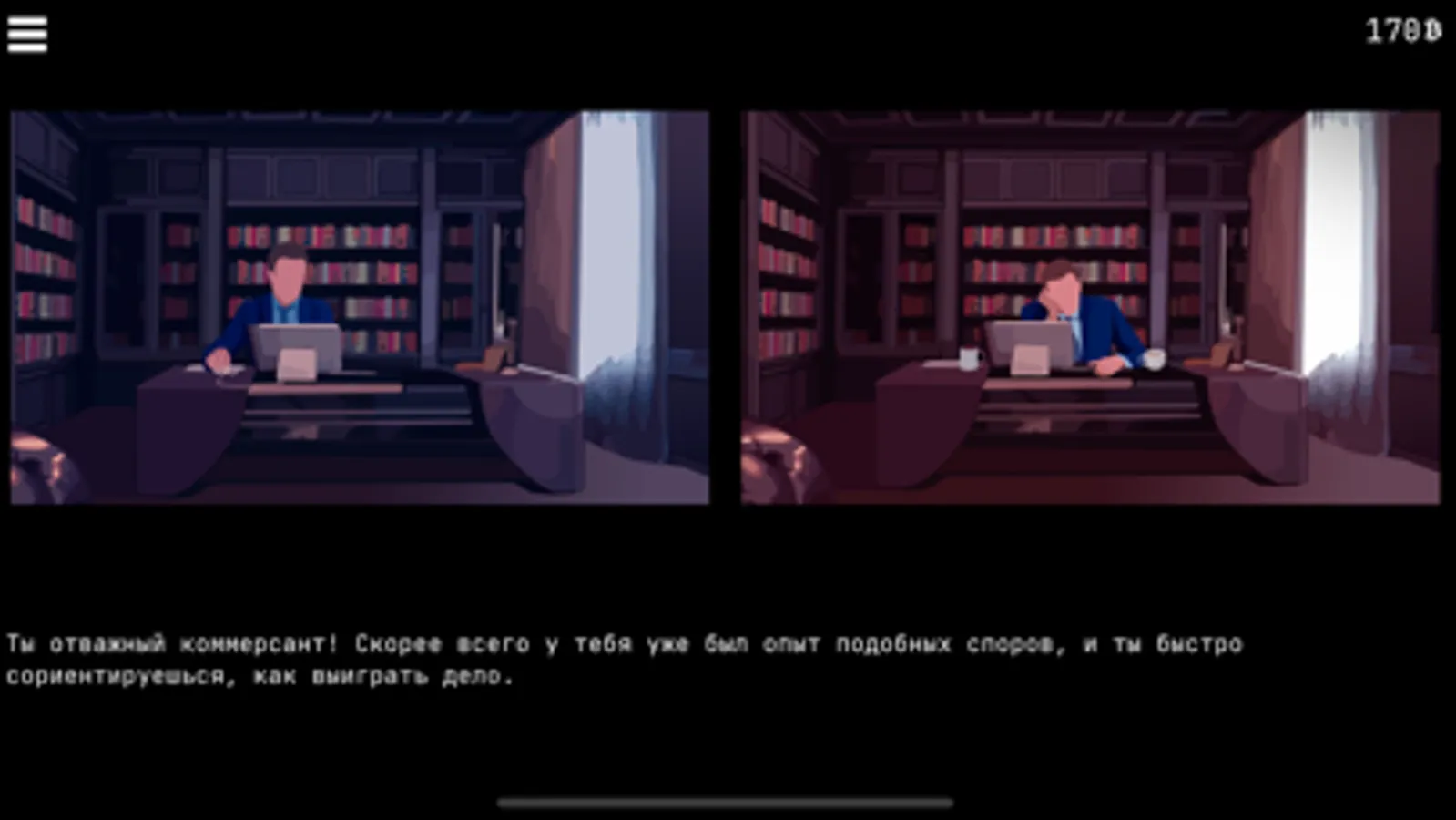This screenshot has width=1456, height=820.
Task: Choose the left story image of man working
Action: point(360,305)
